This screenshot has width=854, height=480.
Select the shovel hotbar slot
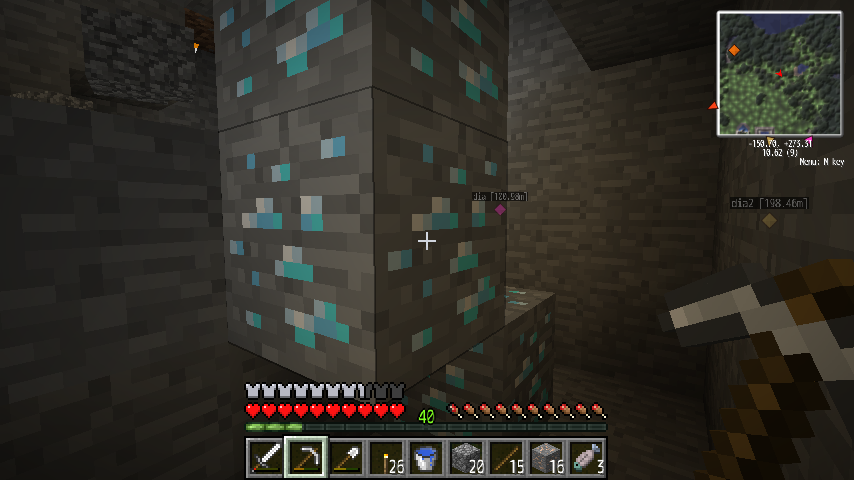coord(345,458)
